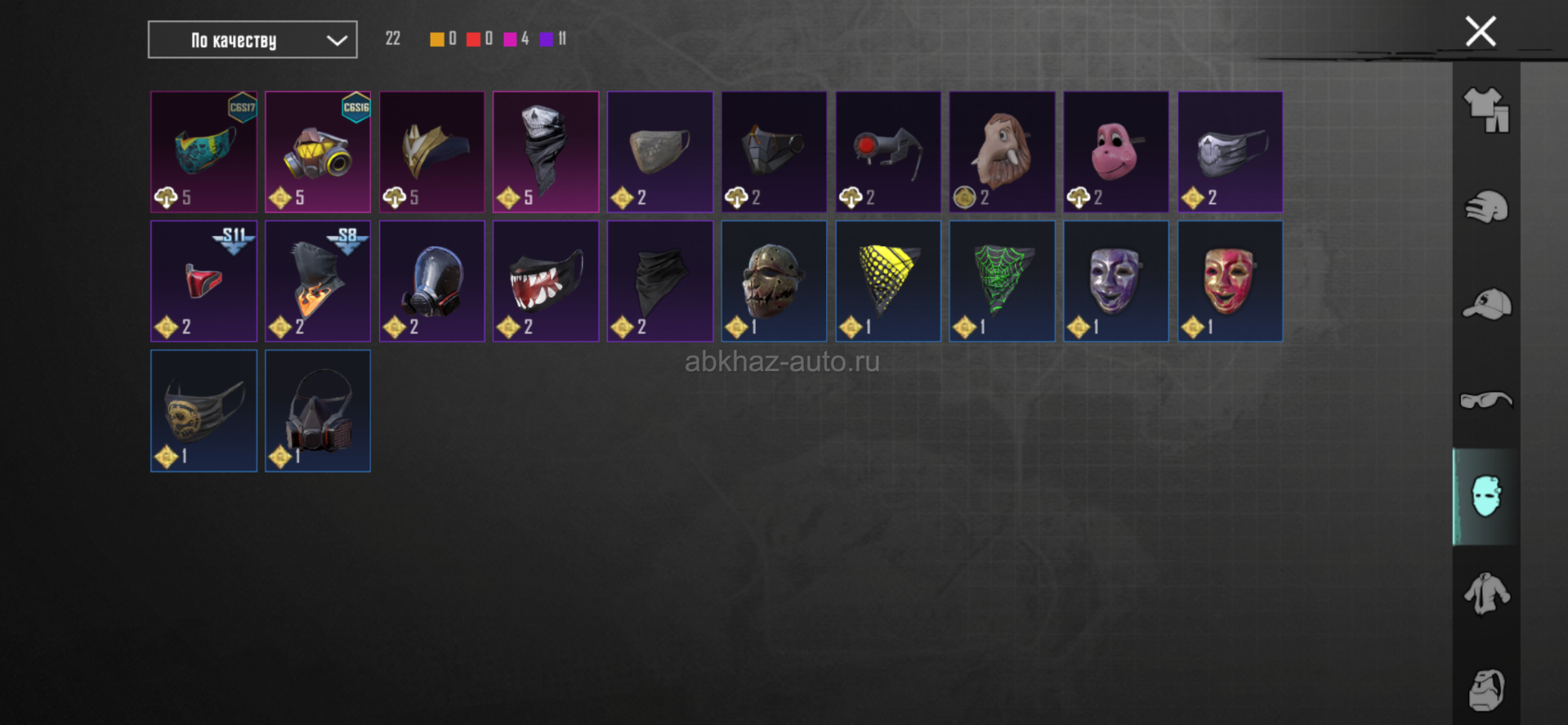Select the mammoth head mask
The height and width of the screenshot is (725, 1568).
click(1002, 152)
